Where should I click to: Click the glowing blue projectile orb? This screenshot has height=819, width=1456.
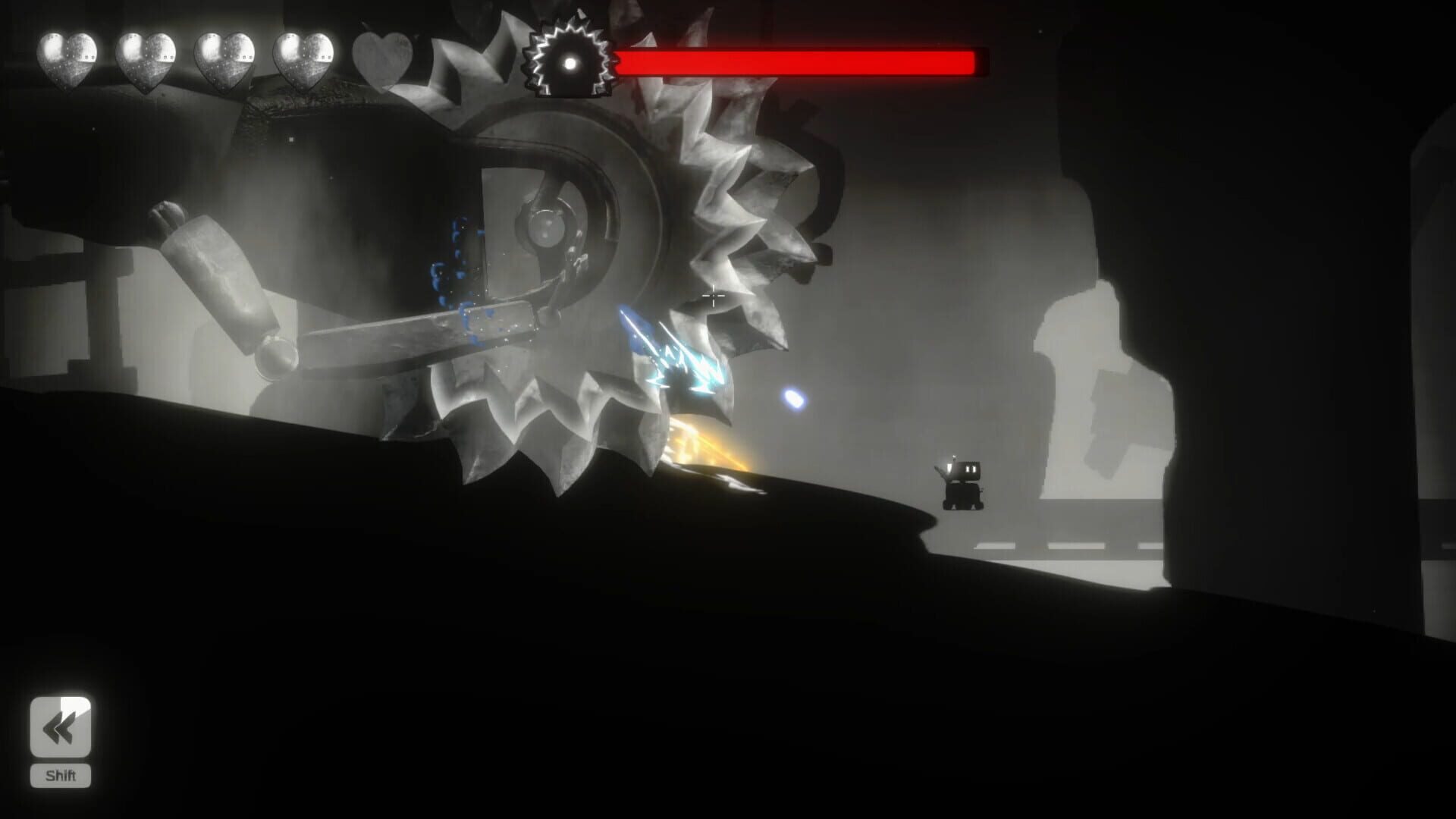(x=794, y=396)
